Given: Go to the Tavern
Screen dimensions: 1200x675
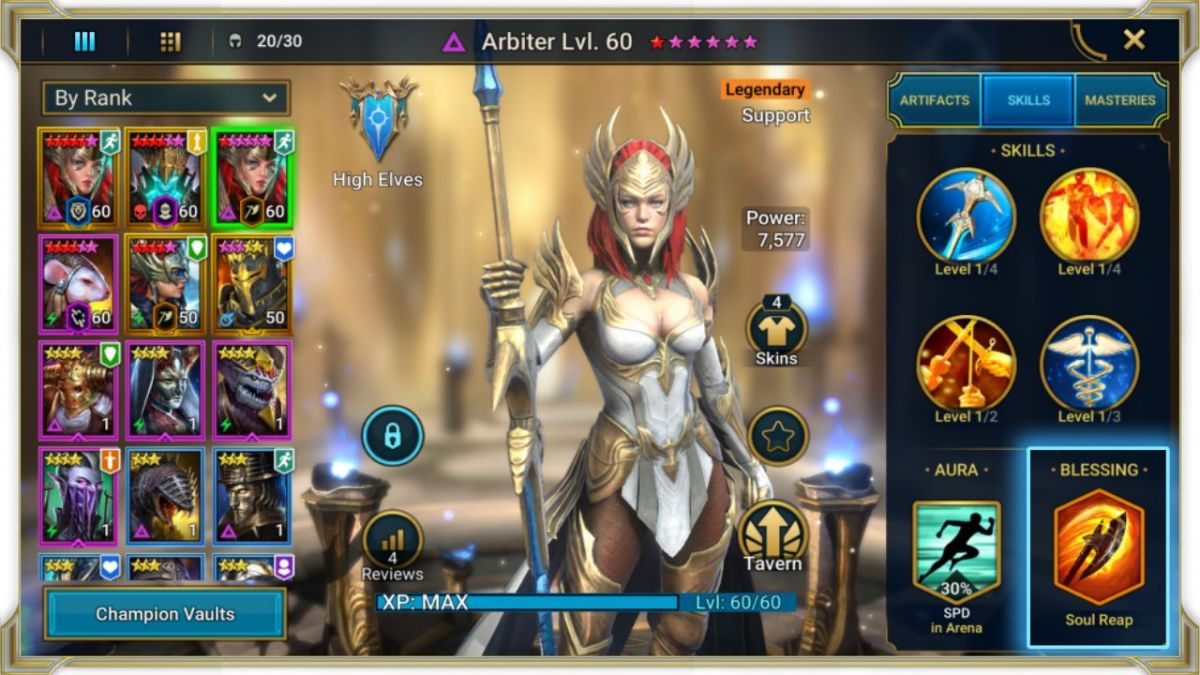Looking at the screenshot, I should (x=773, y=538).
